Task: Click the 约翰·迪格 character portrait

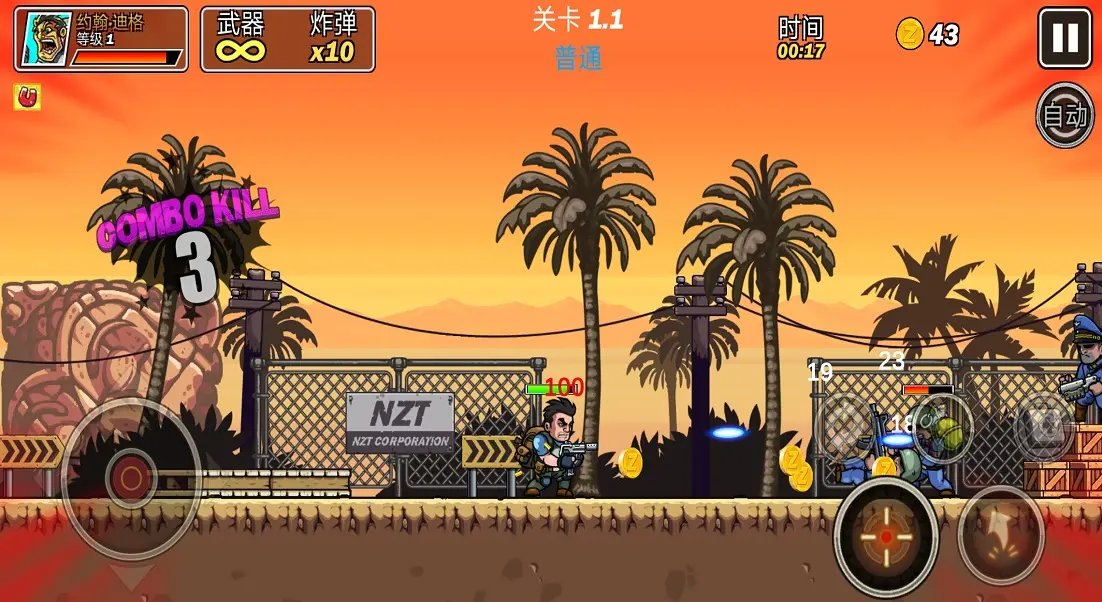Action: pos(47,40)
